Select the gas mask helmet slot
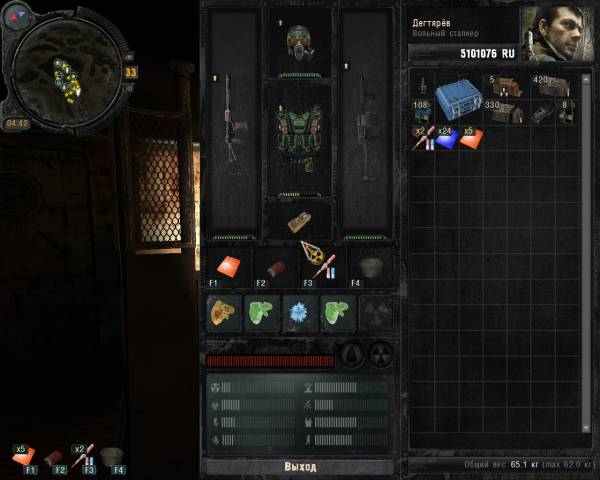This screenshot has width=600, height=480. click(300, 42)
